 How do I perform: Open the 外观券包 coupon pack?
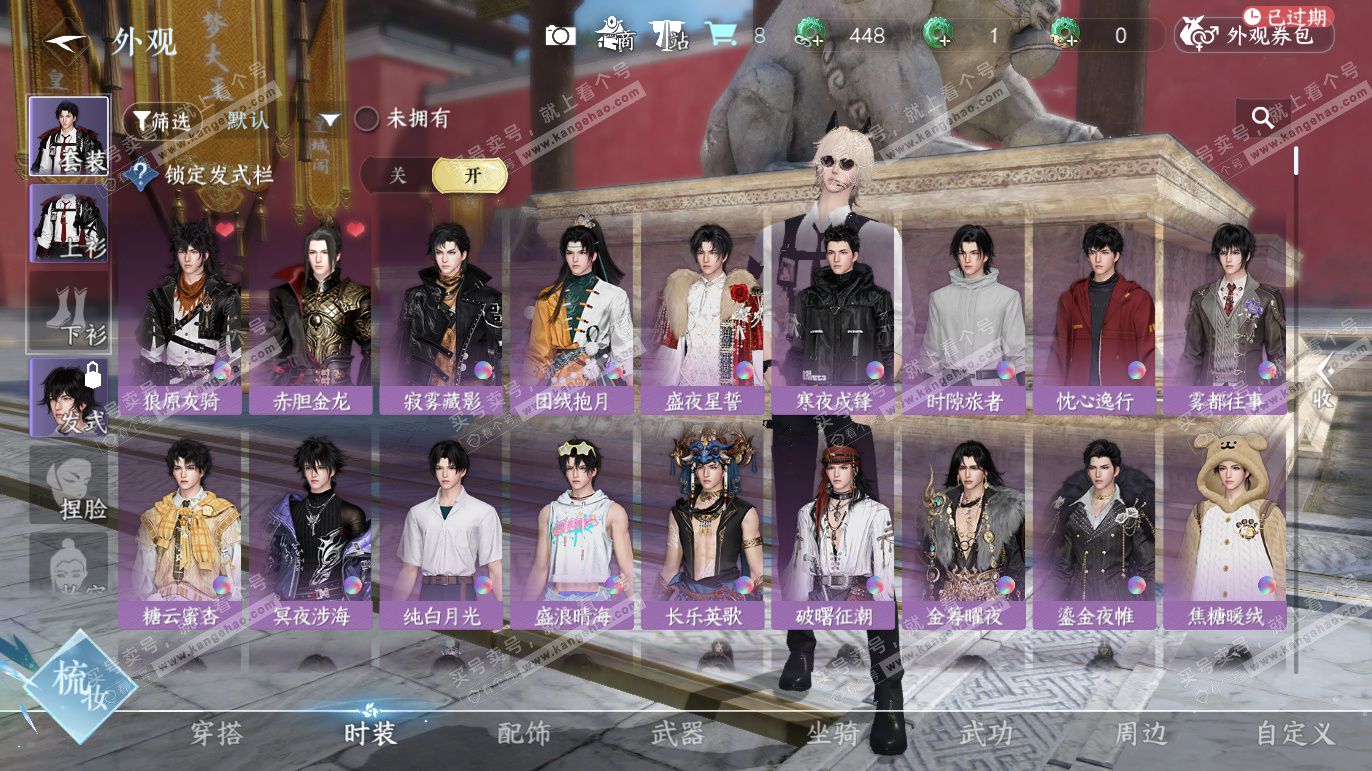(x=1257, y=36)
